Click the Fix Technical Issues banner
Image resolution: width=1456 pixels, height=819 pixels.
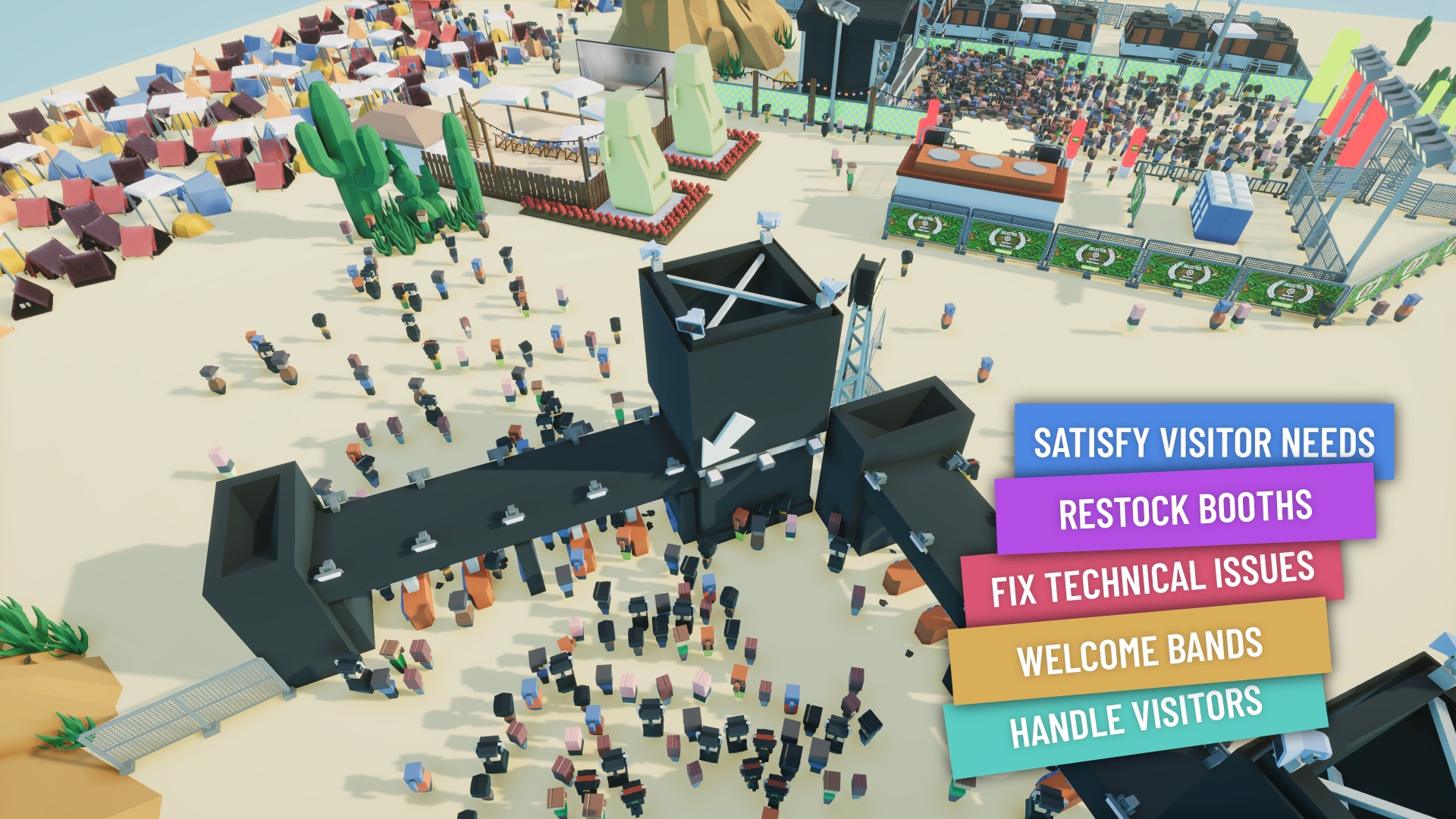(1152, 580)
